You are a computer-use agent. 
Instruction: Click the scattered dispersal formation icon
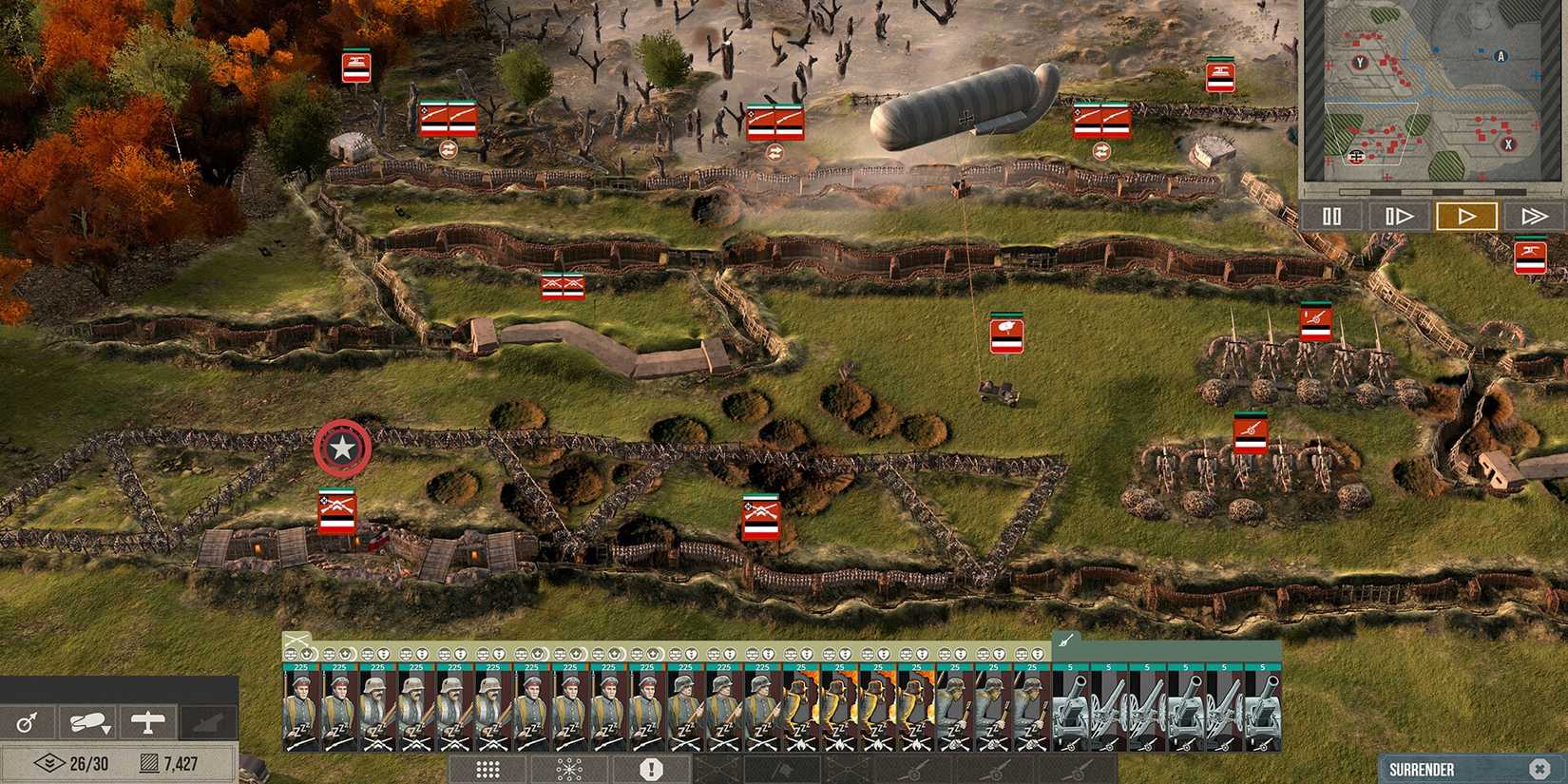pyautogui.click(x=567, y=767)
